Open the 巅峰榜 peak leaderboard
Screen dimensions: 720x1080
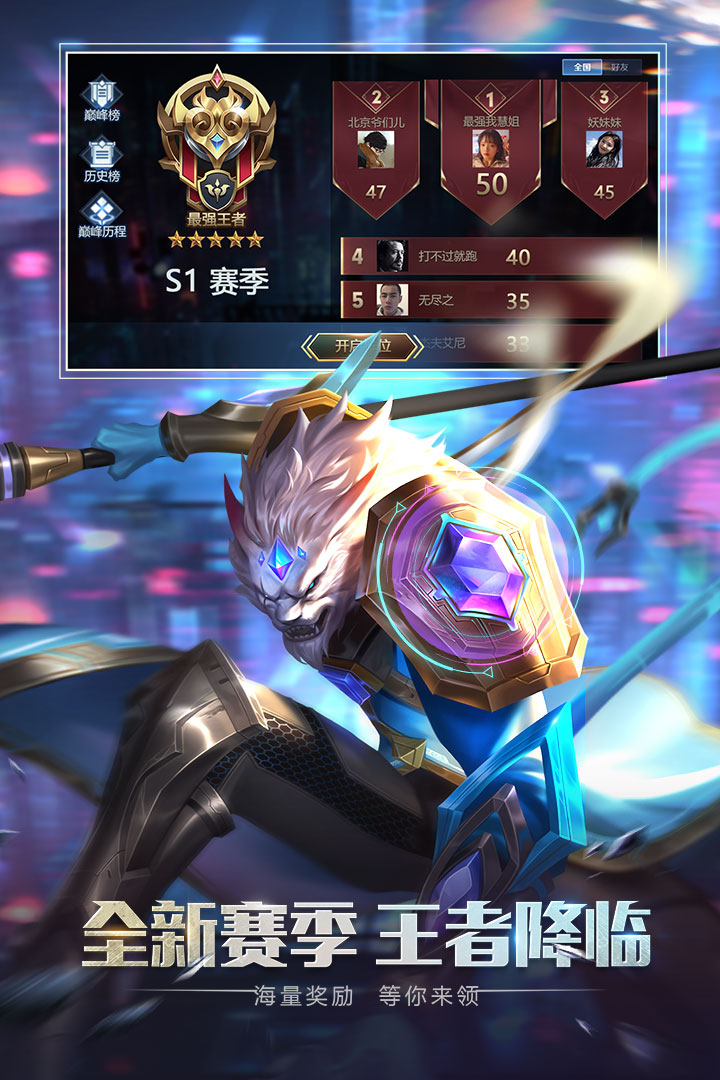click(x=101, y=100)
